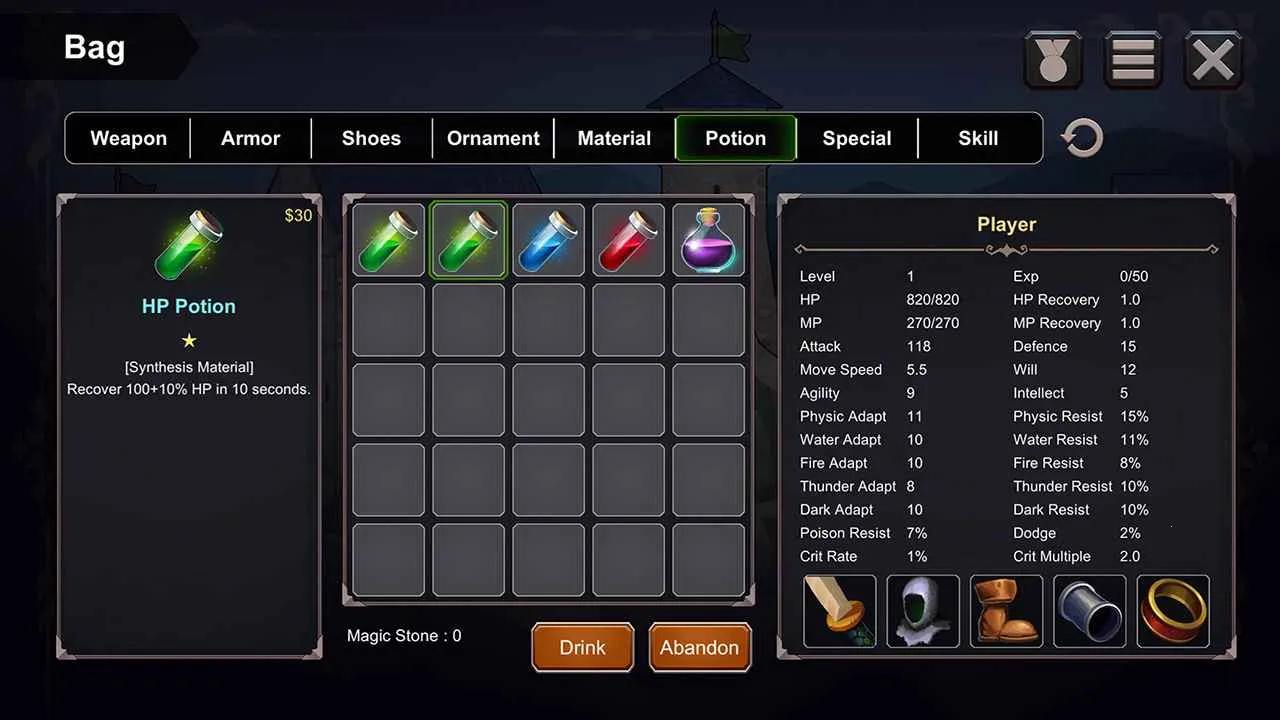Abandon the selected potion
The height and width of the screenshot is (720, 1280).
click(x=699, y=647)
